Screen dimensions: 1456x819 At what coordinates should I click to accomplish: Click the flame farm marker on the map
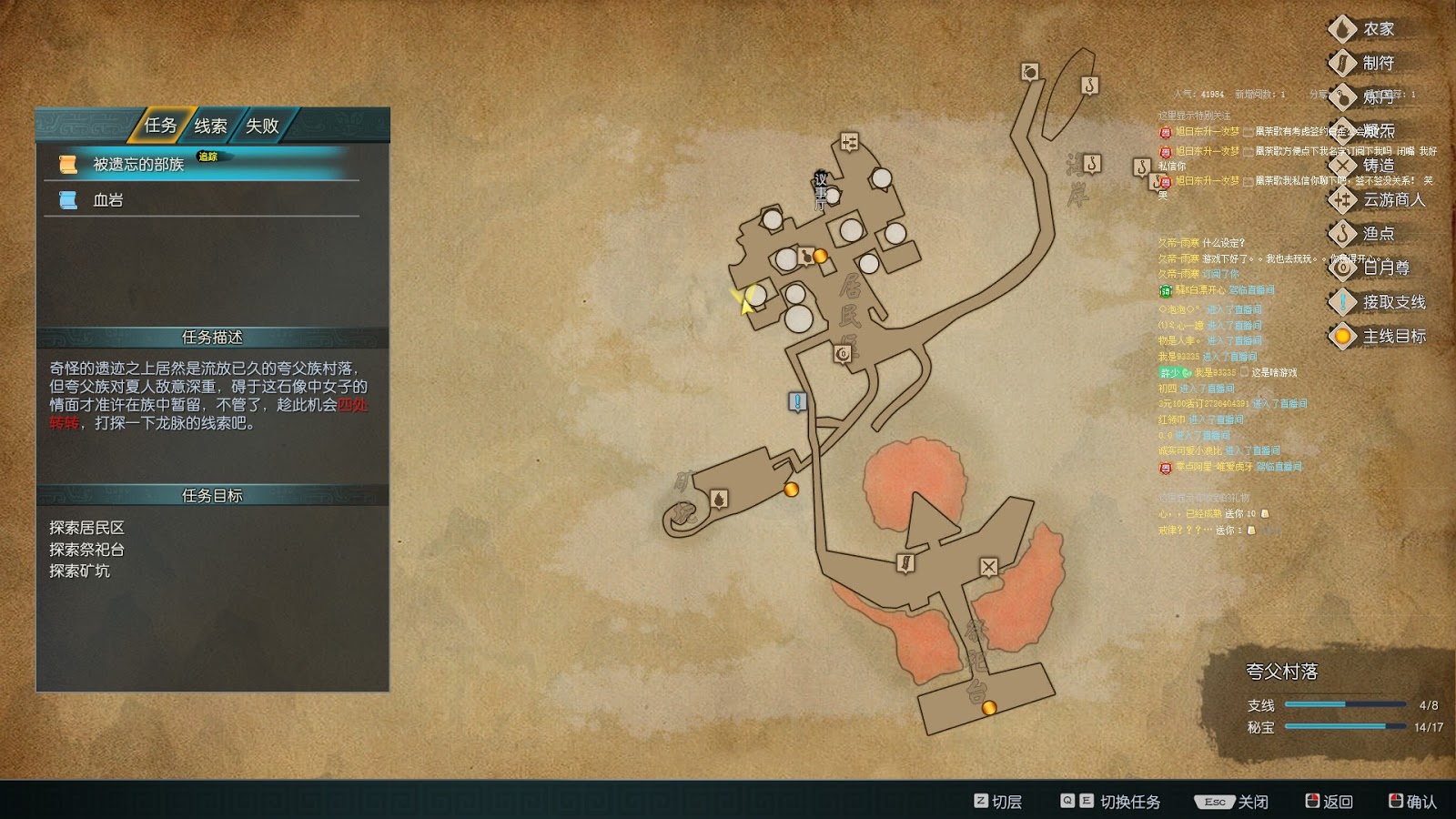click(x=719, y=499)
